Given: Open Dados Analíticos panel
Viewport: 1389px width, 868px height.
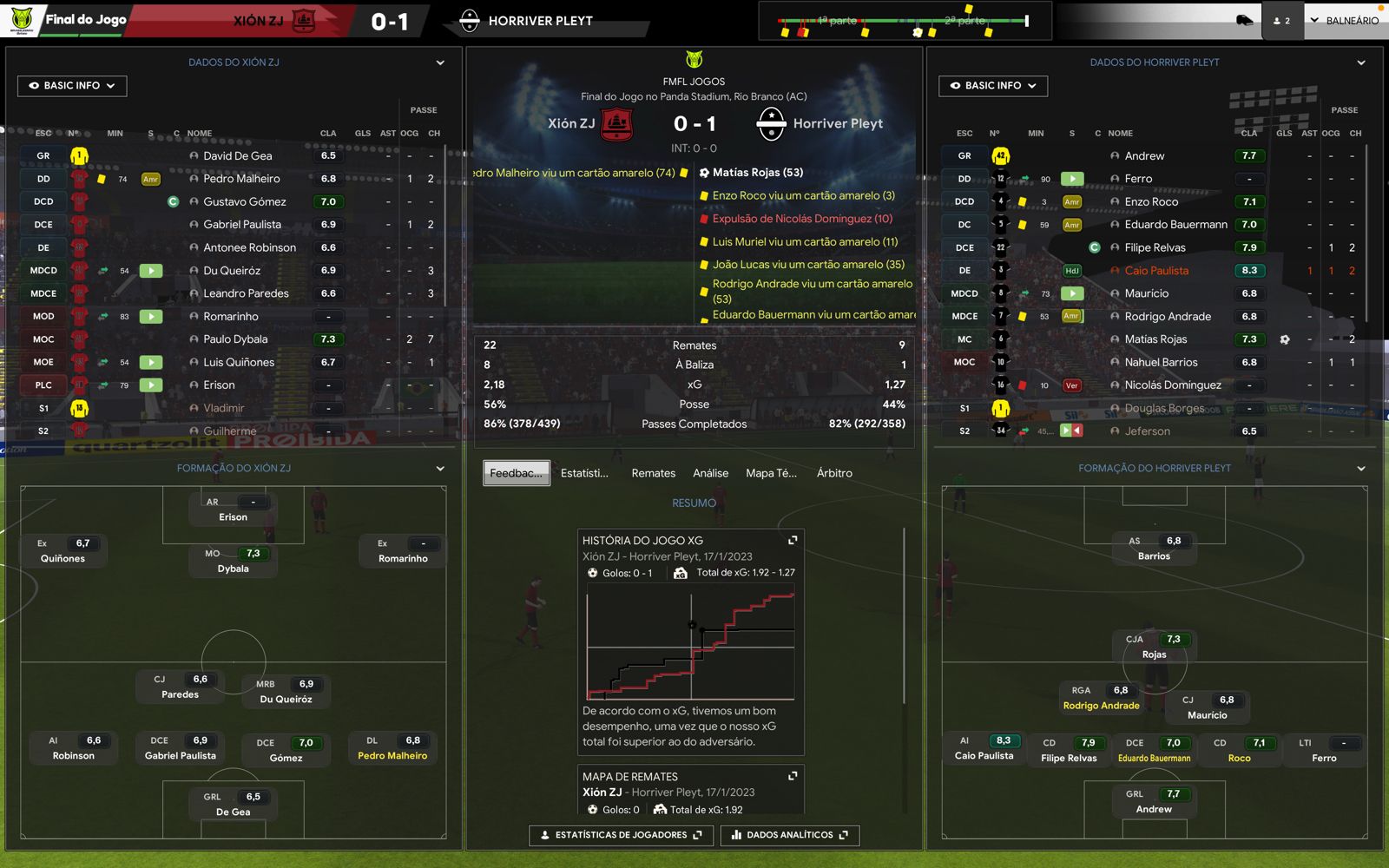Looking at the screenshot, I should click(789, 835).
